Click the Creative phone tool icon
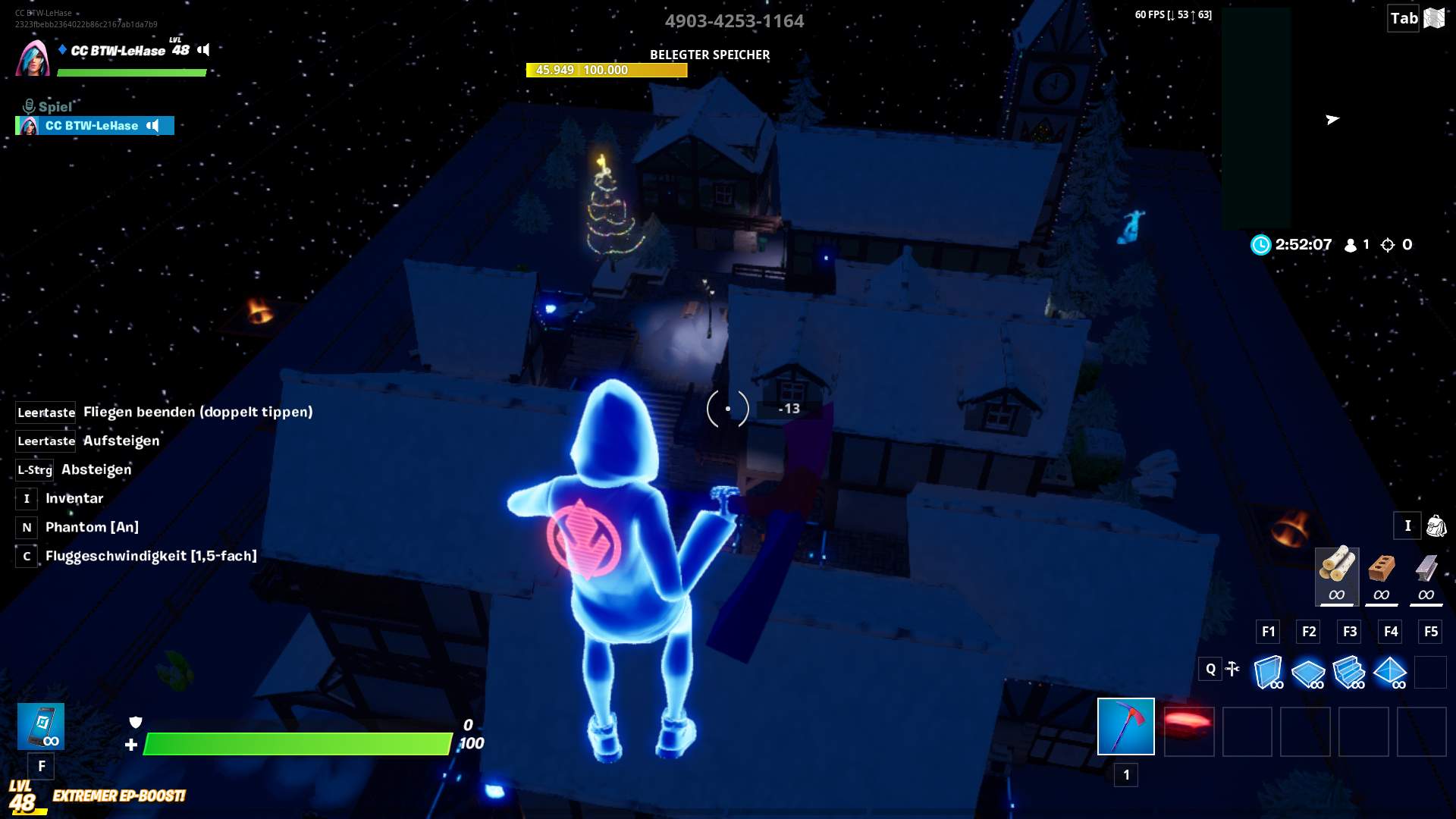Screen dimensions: 1456x819 41,726
